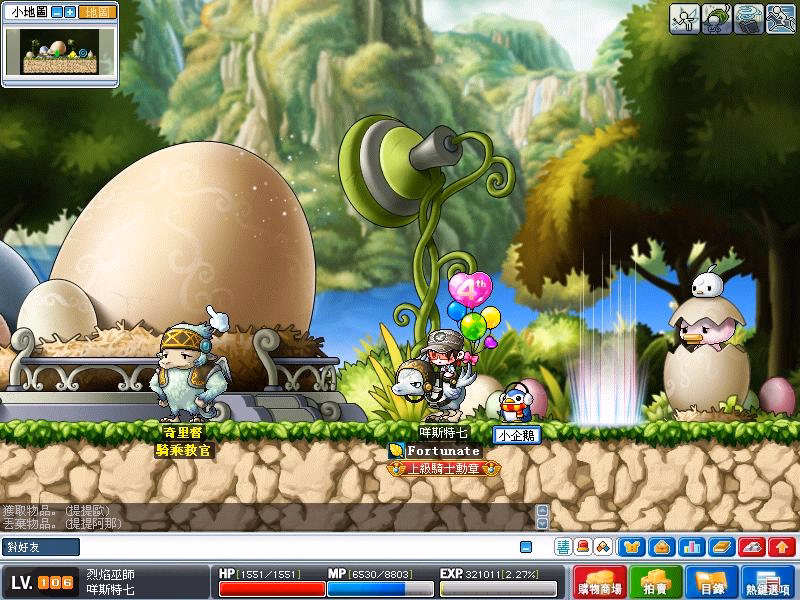Click the red up-arrow quick slot button

coord(782,547)
